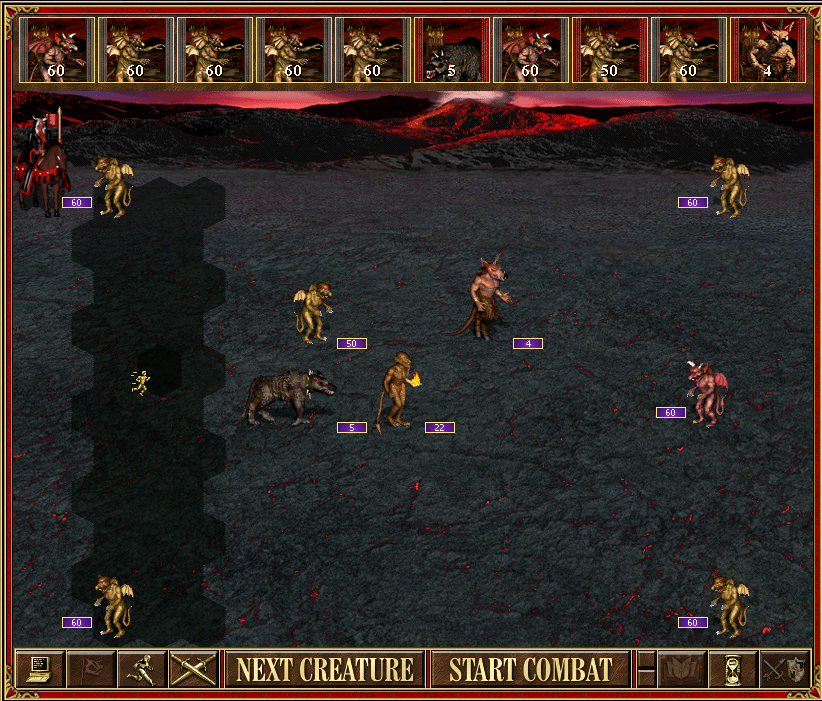Start the combat
This screenshot has width=822, height=701.
click(530, 669)
